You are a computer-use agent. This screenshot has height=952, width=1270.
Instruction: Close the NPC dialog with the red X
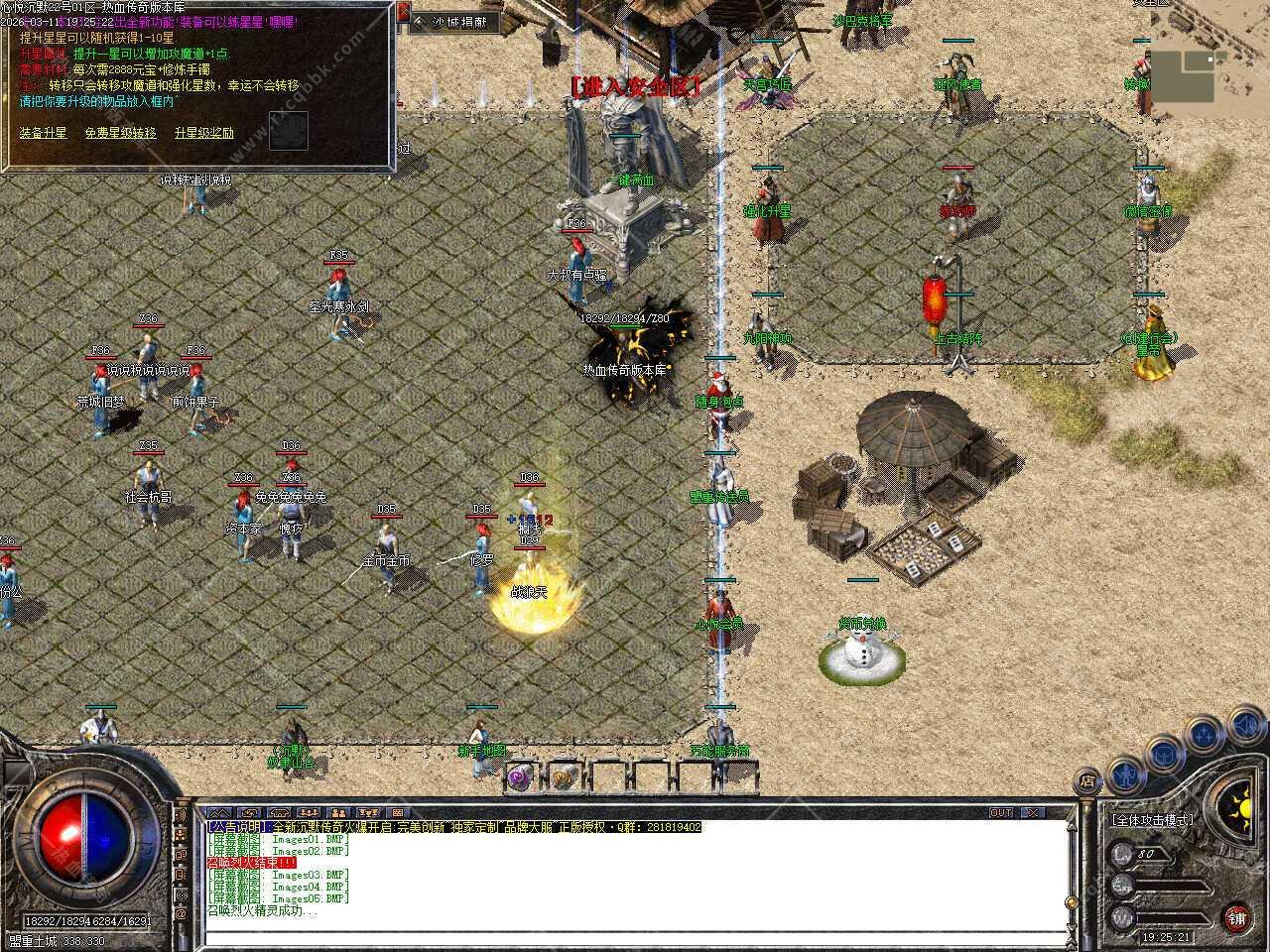[404, 13]
